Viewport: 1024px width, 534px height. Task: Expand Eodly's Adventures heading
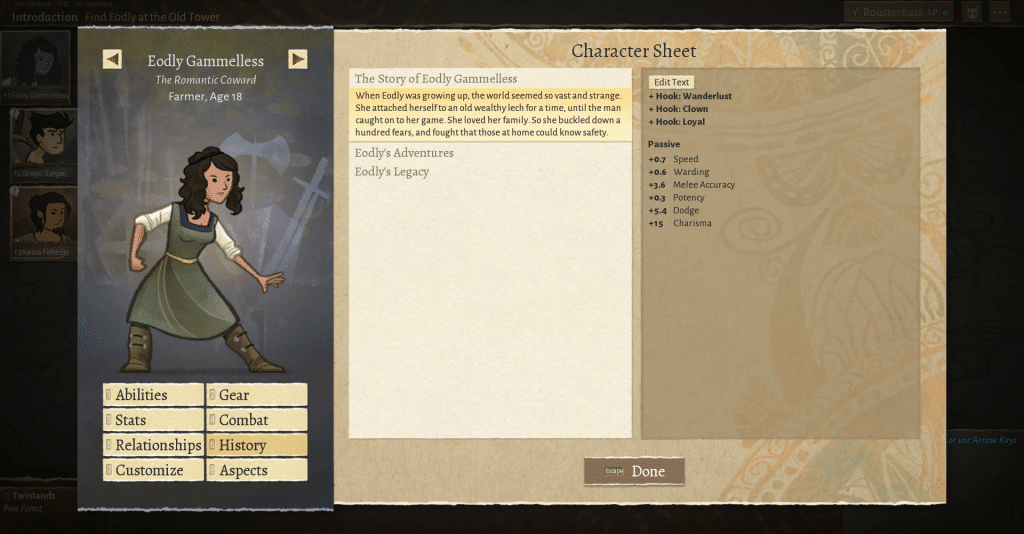(x=404, y=153)
